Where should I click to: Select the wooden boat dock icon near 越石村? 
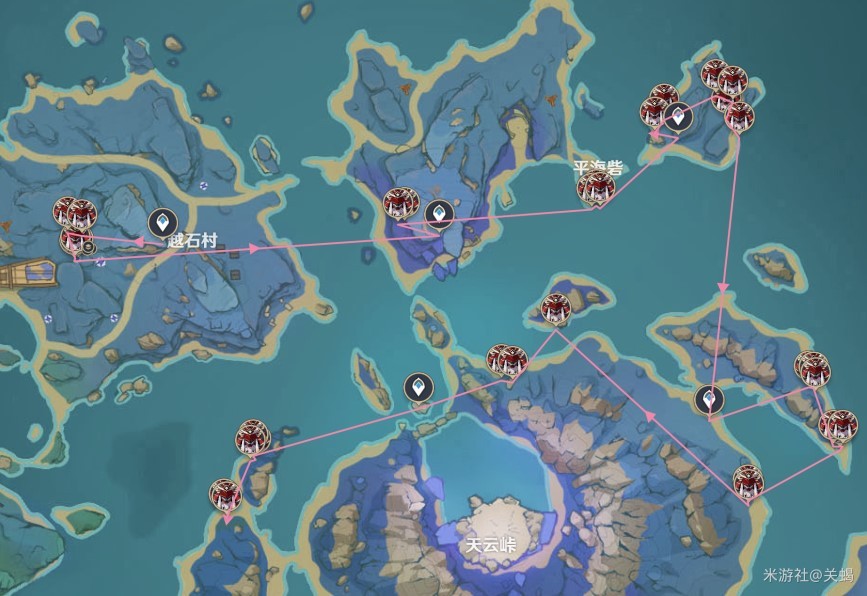pos(25,273)
